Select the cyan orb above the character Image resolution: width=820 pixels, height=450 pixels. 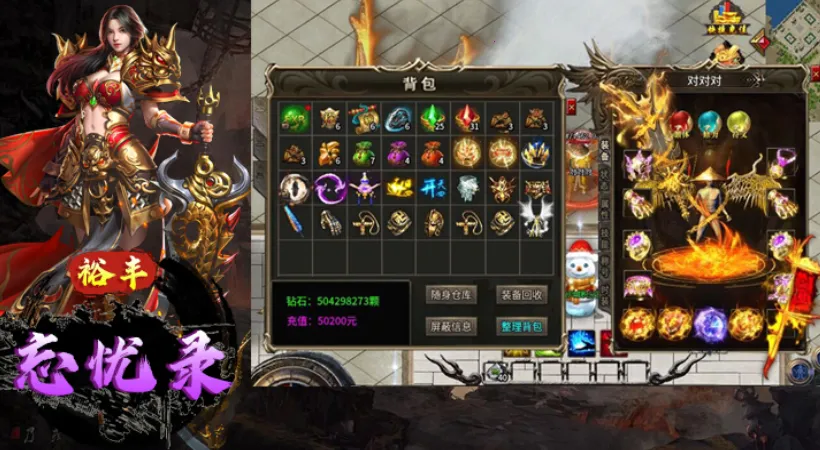tap(709, 124)
